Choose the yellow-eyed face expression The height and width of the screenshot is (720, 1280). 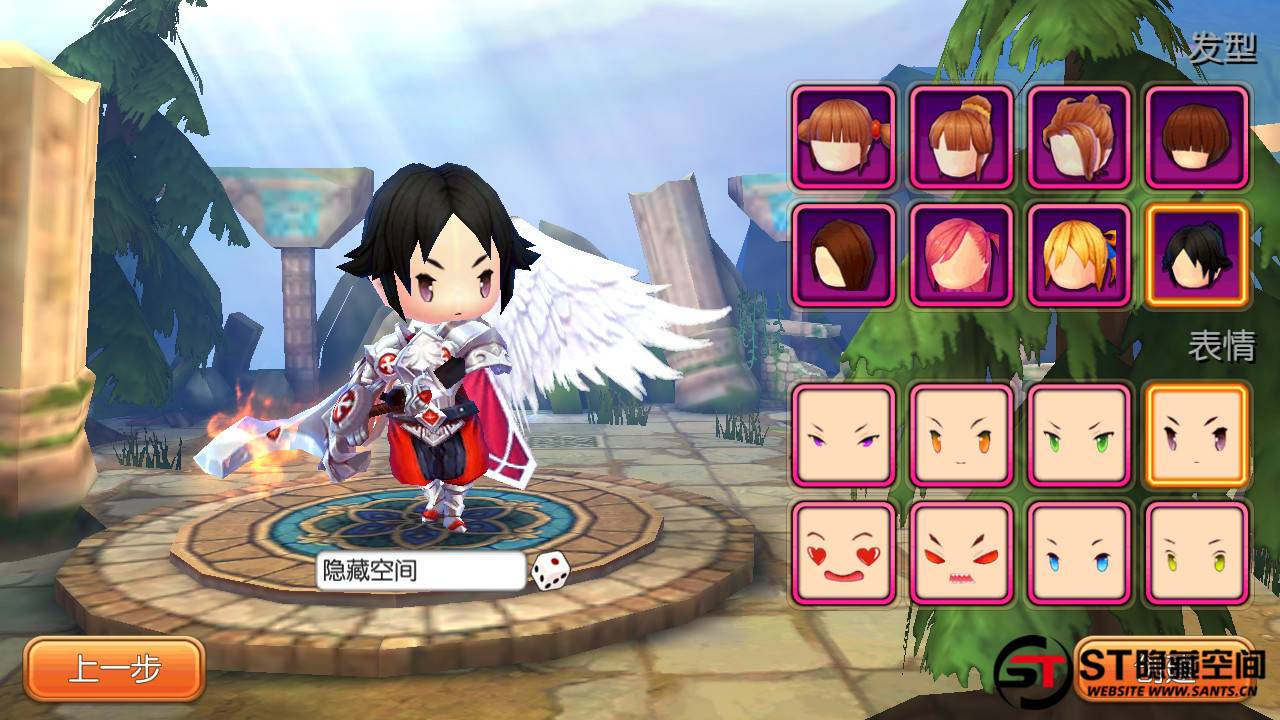coord(1197,553)
